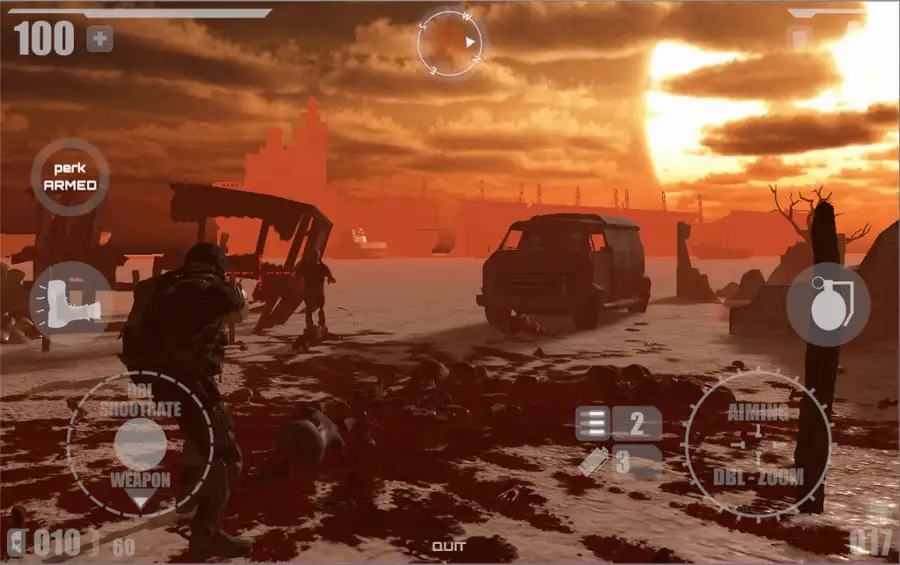
Task: Throw a grenade with the grenade button
Action: 827,305
